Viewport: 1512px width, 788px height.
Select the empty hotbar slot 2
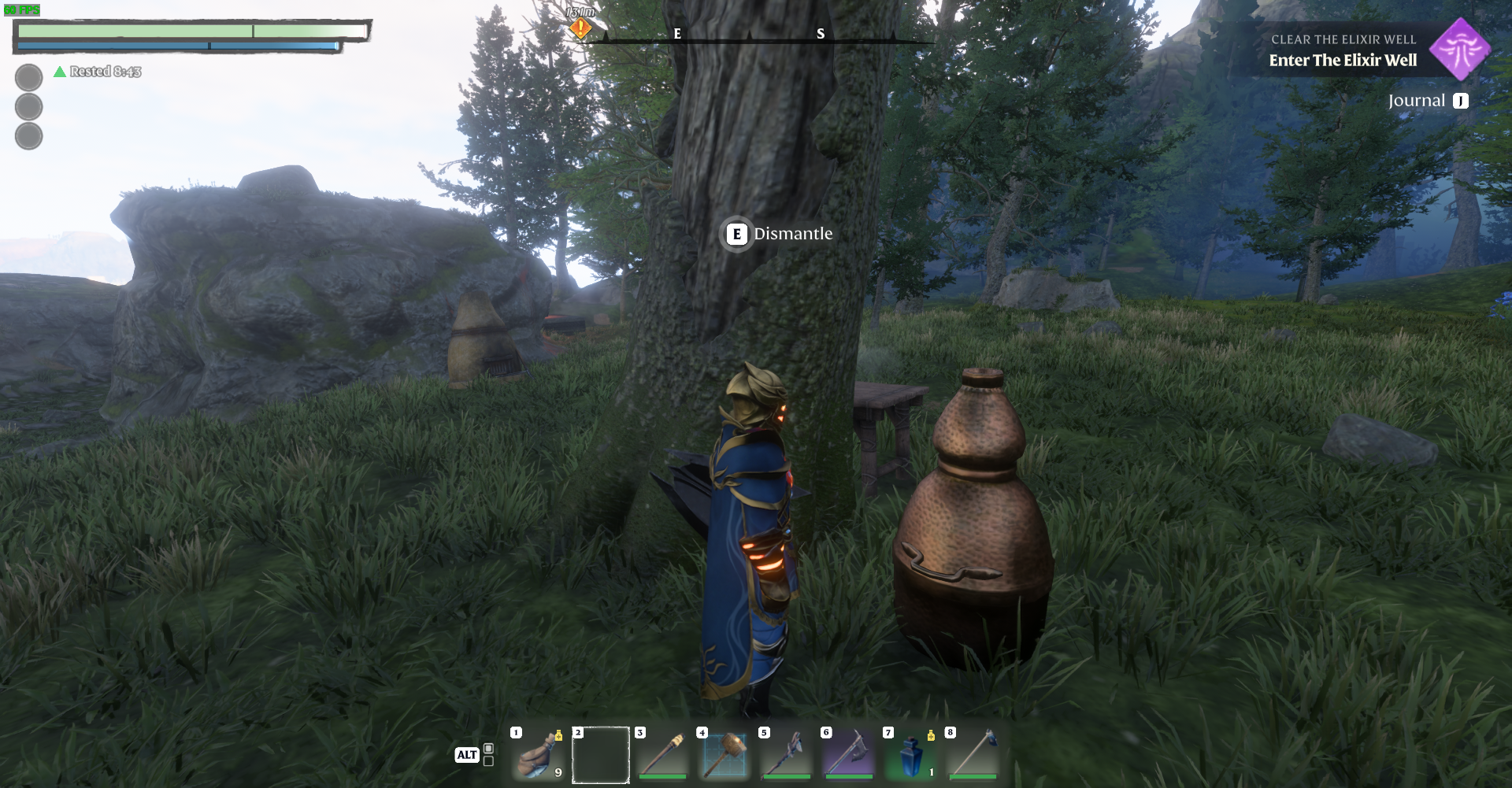(x=601, y=755)
